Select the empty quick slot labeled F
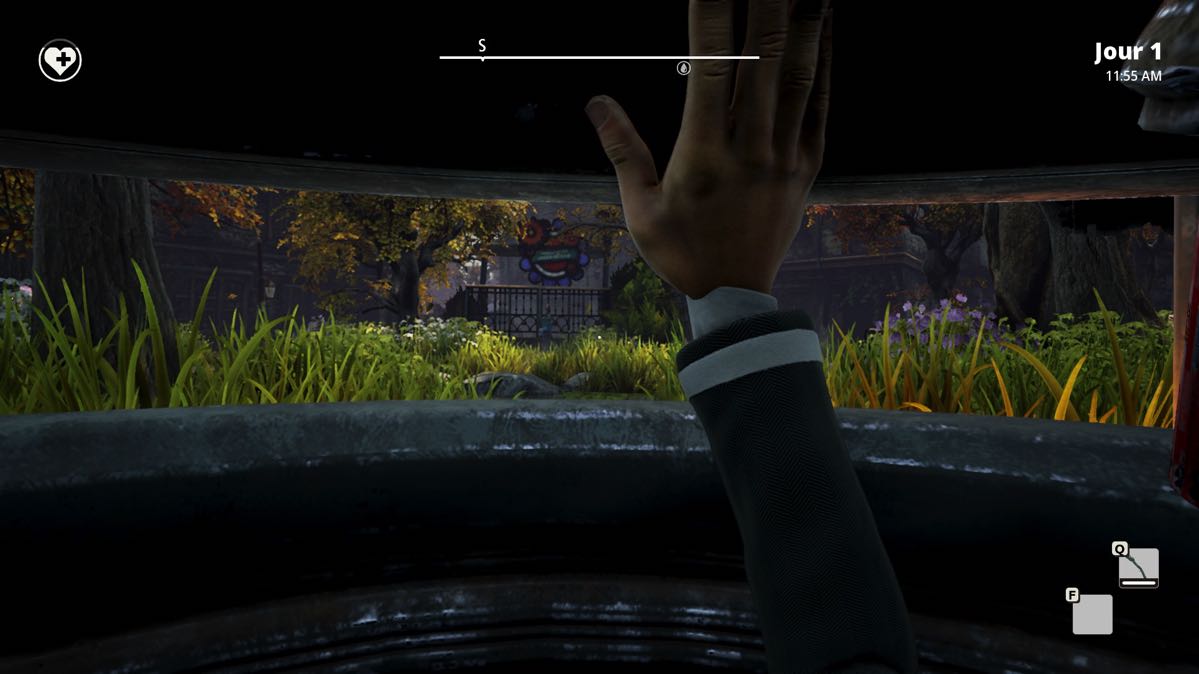1199x674 pixels. 1092,614
